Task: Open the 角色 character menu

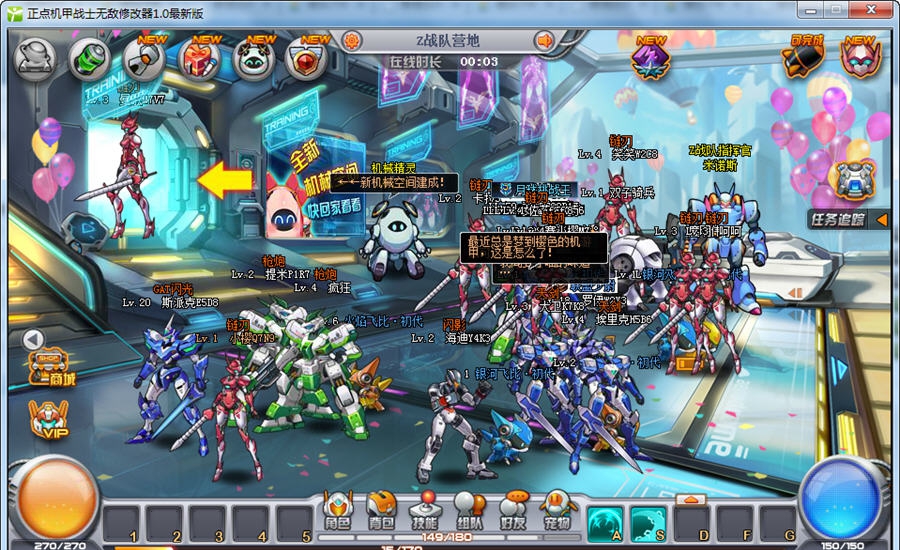Action: [336, 510]
